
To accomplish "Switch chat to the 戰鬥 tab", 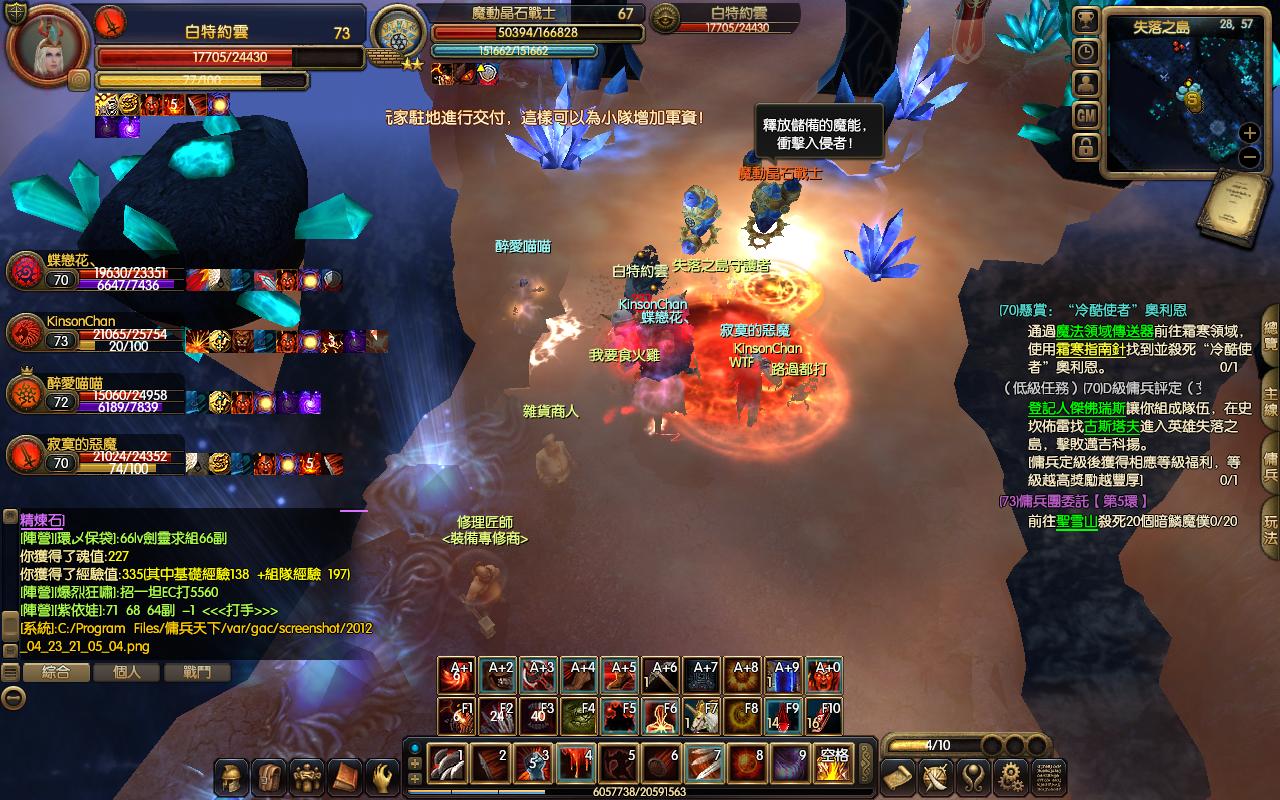I will coord(197,672).
